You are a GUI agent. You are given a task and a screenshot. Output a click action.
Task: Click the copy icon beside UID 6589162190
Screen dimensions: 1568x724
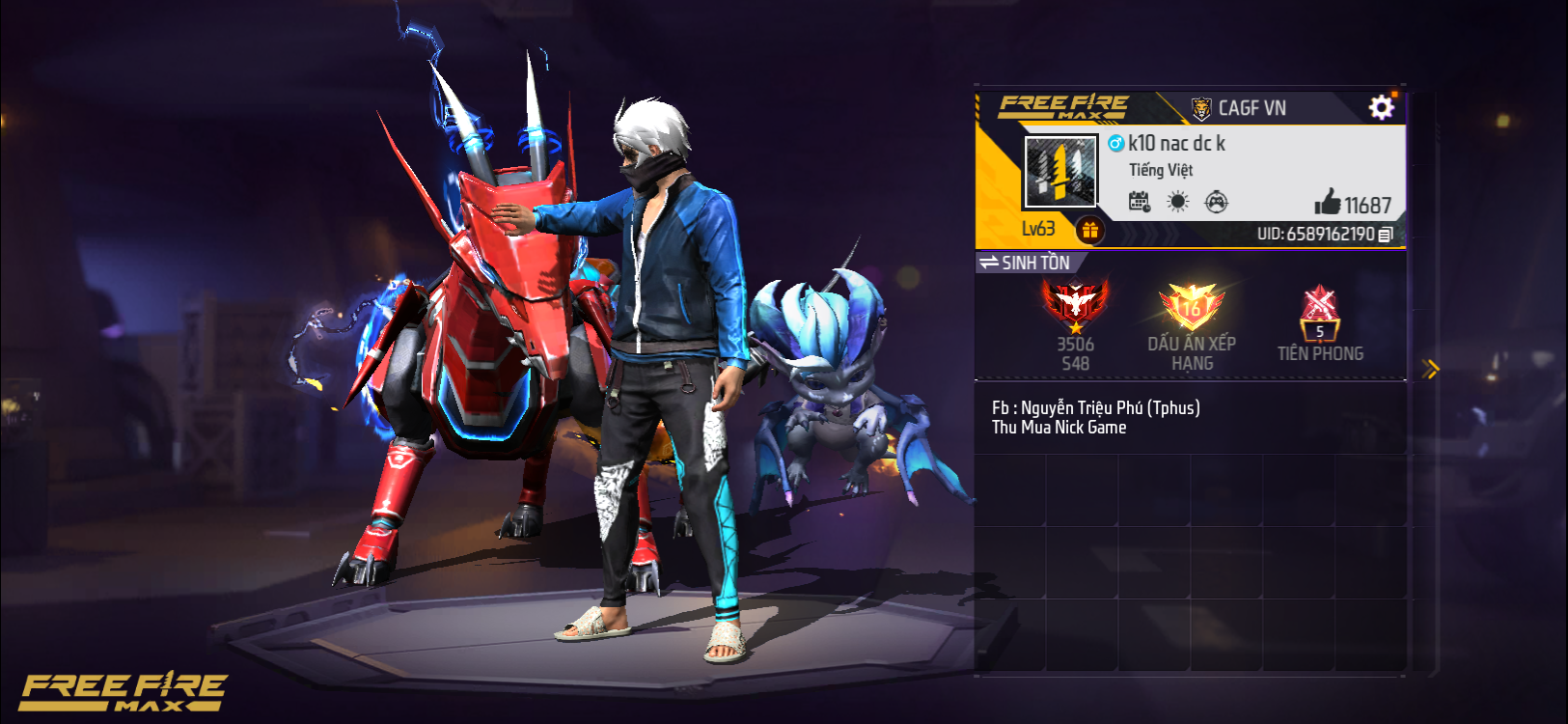point(1388,234)
